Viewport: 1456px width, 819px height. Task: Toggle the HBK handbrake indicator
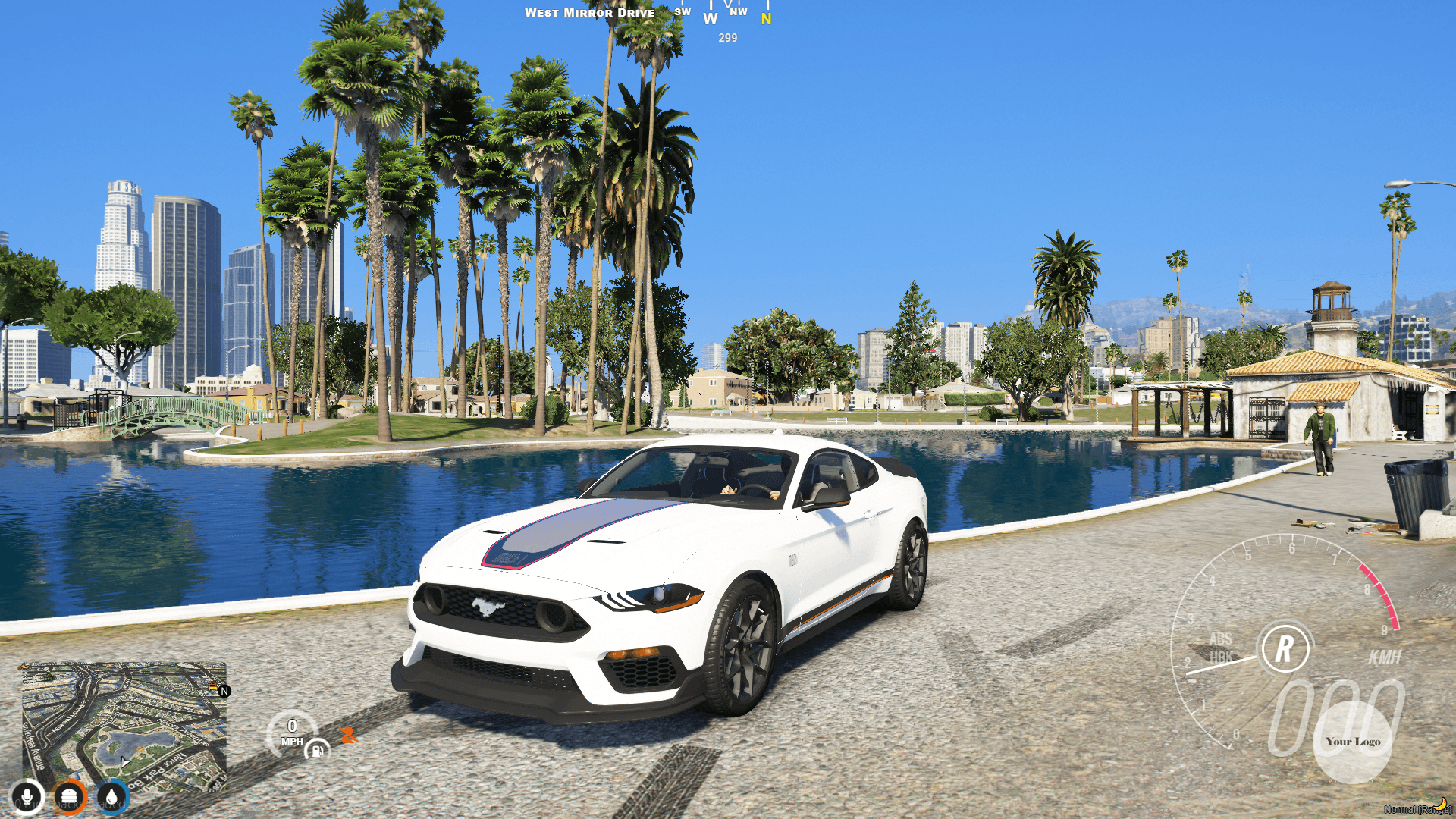coord(1222,657)
